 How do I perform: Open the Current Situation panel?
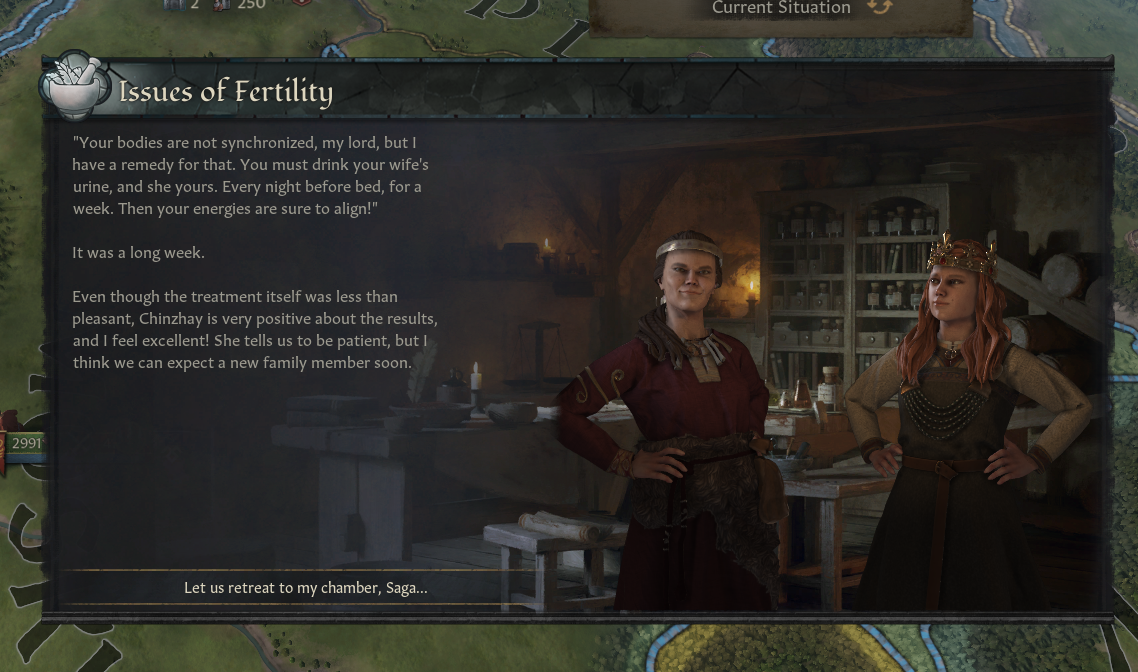[x=781, y=10]
